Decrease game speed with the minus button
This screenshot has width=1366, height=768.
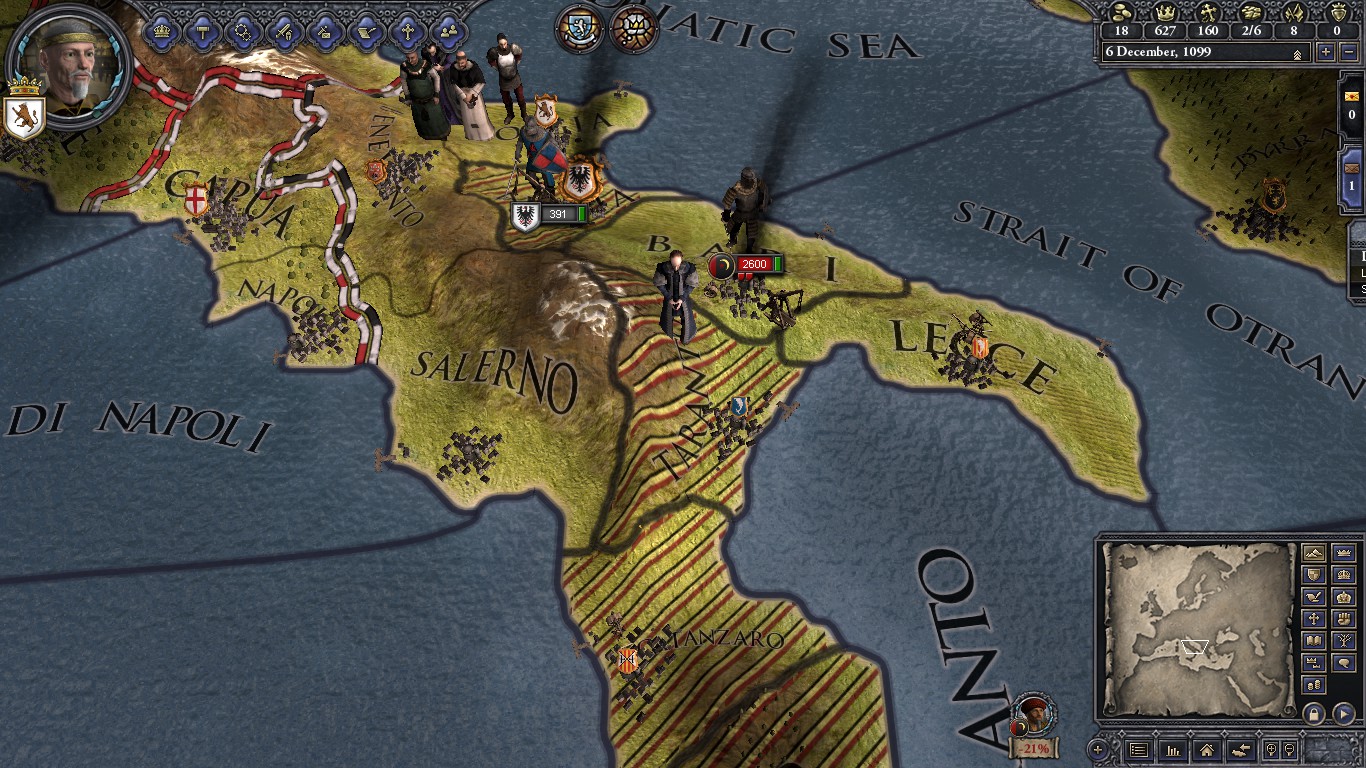pos(1349,52)
